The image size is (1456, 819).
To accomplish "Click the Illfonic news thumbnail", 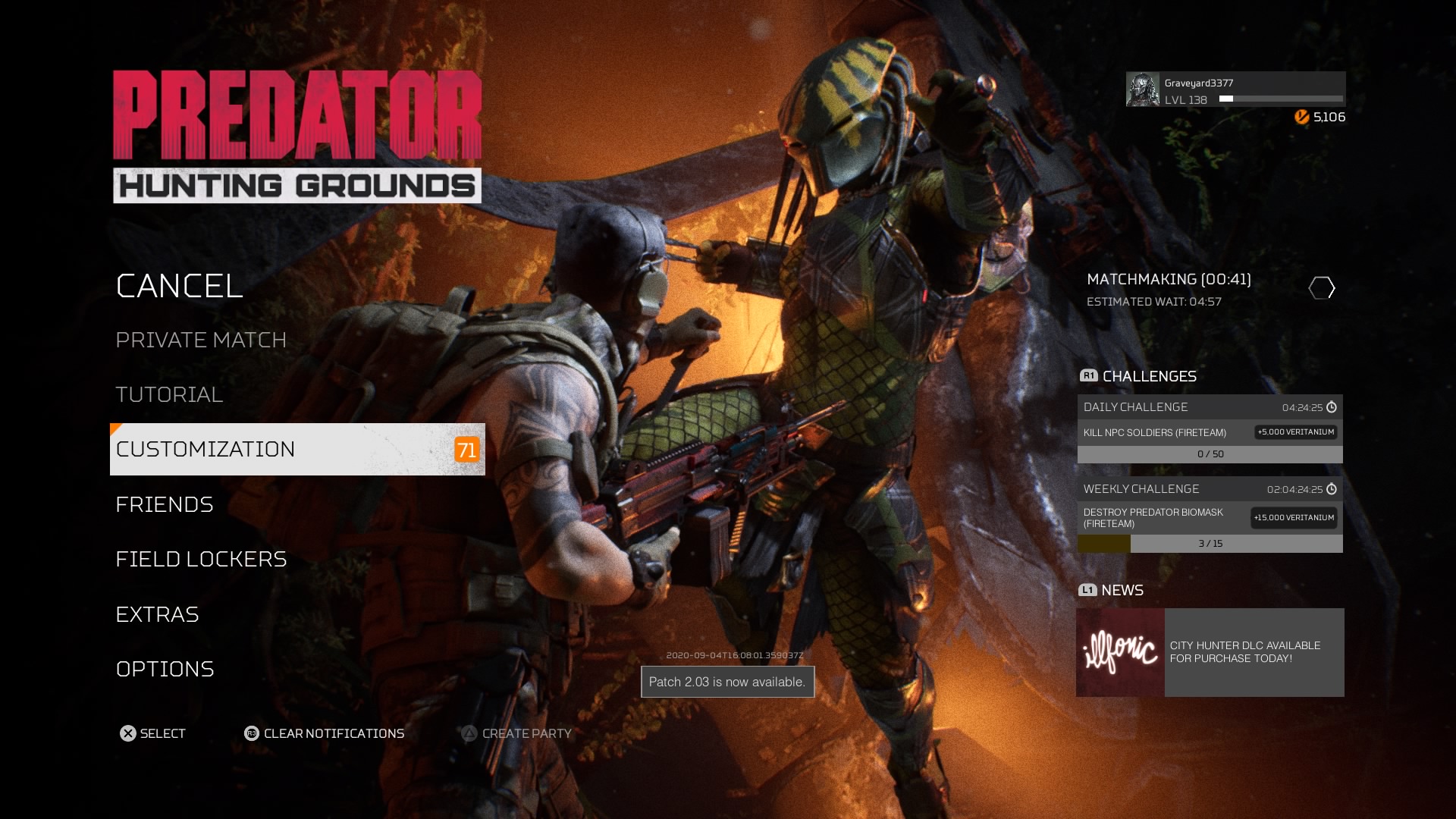I will (1120, 652).
